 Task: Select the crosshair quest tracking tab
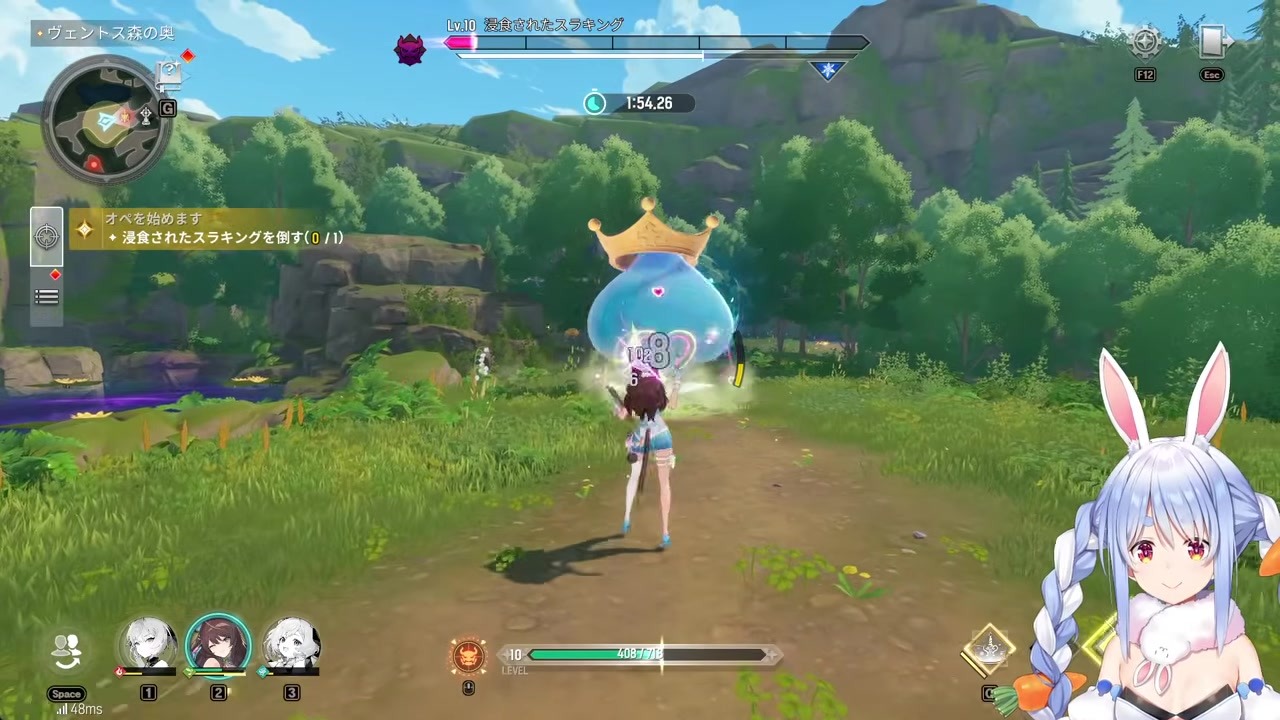[x=47, y=236]
